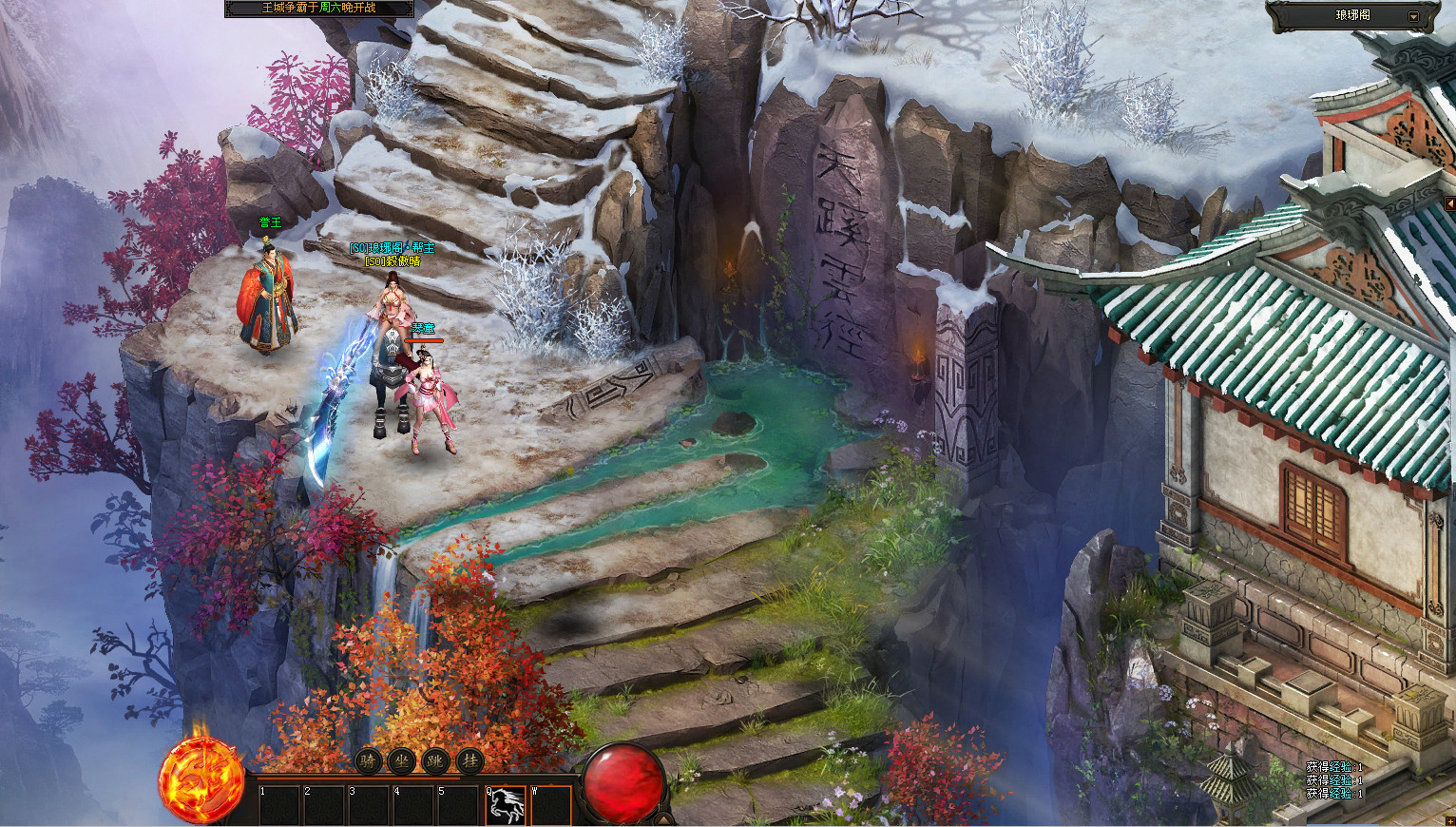Toggle sitting with the 坐 button
1456x827 pixels.
click(x=401, y=760)
